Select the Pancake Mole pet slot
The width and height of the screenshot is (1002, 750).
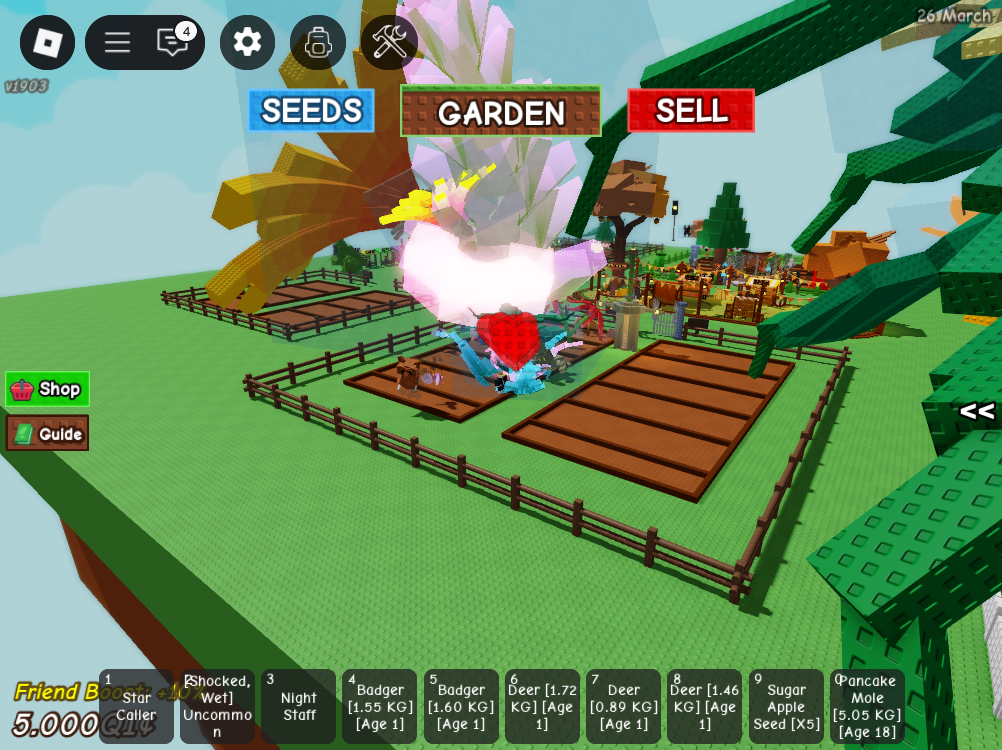(x=867, y=707)
